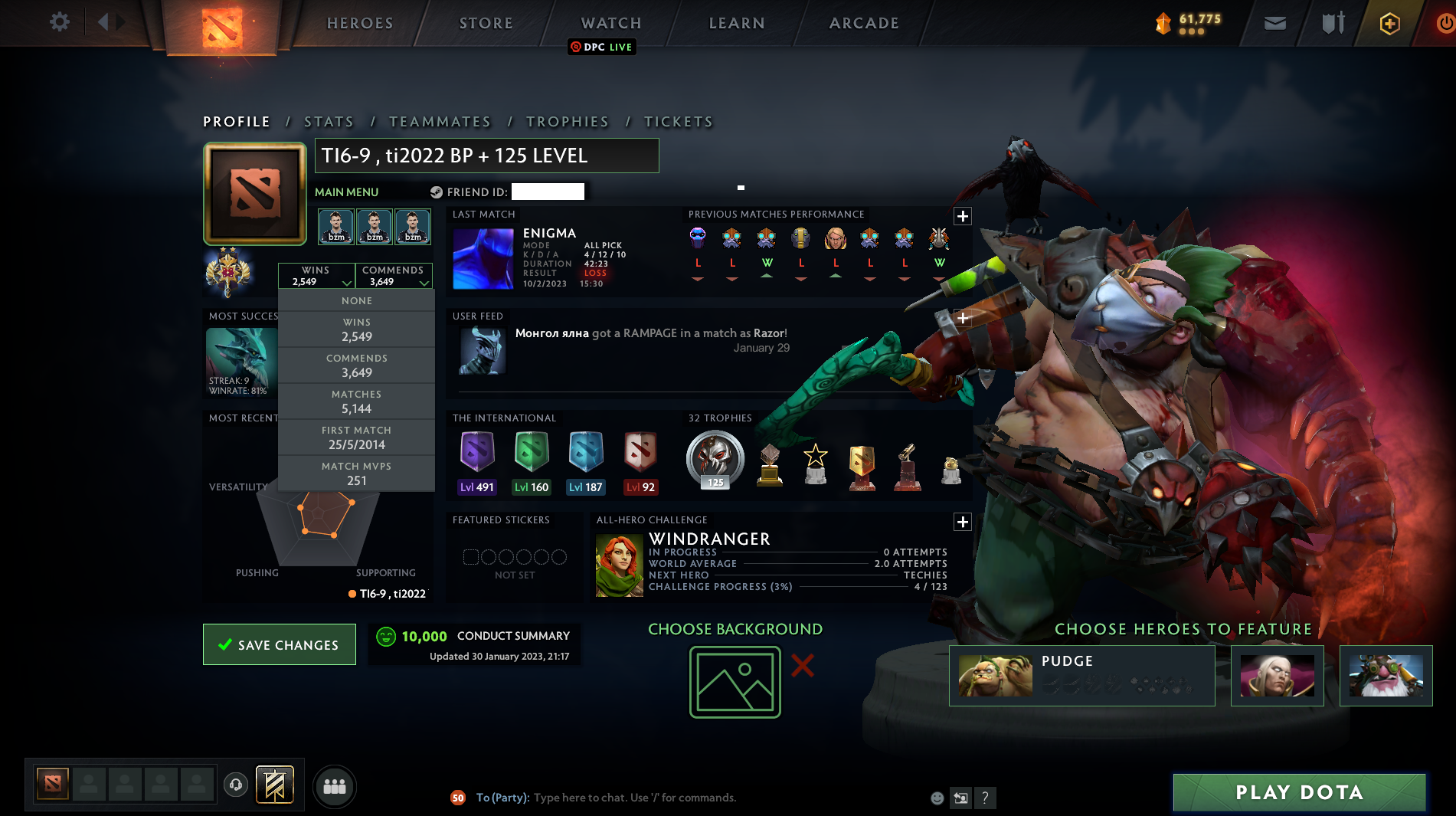Screen dimensions: 1456x816
Task: Expand the Previous Matches Performance panel
Action: tap(963, 216)
